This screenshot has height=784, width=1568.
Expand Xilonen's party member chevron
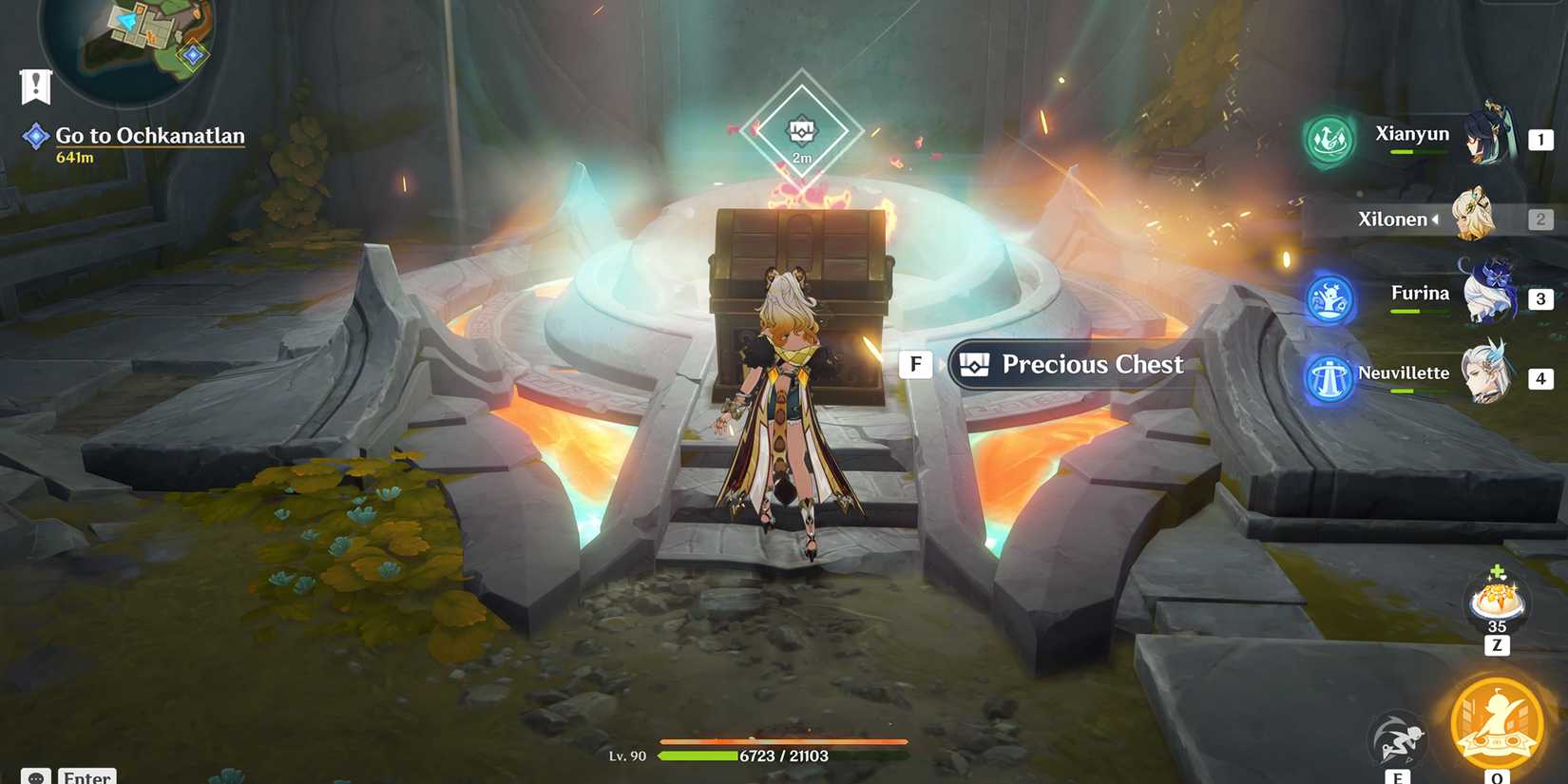1435,219
